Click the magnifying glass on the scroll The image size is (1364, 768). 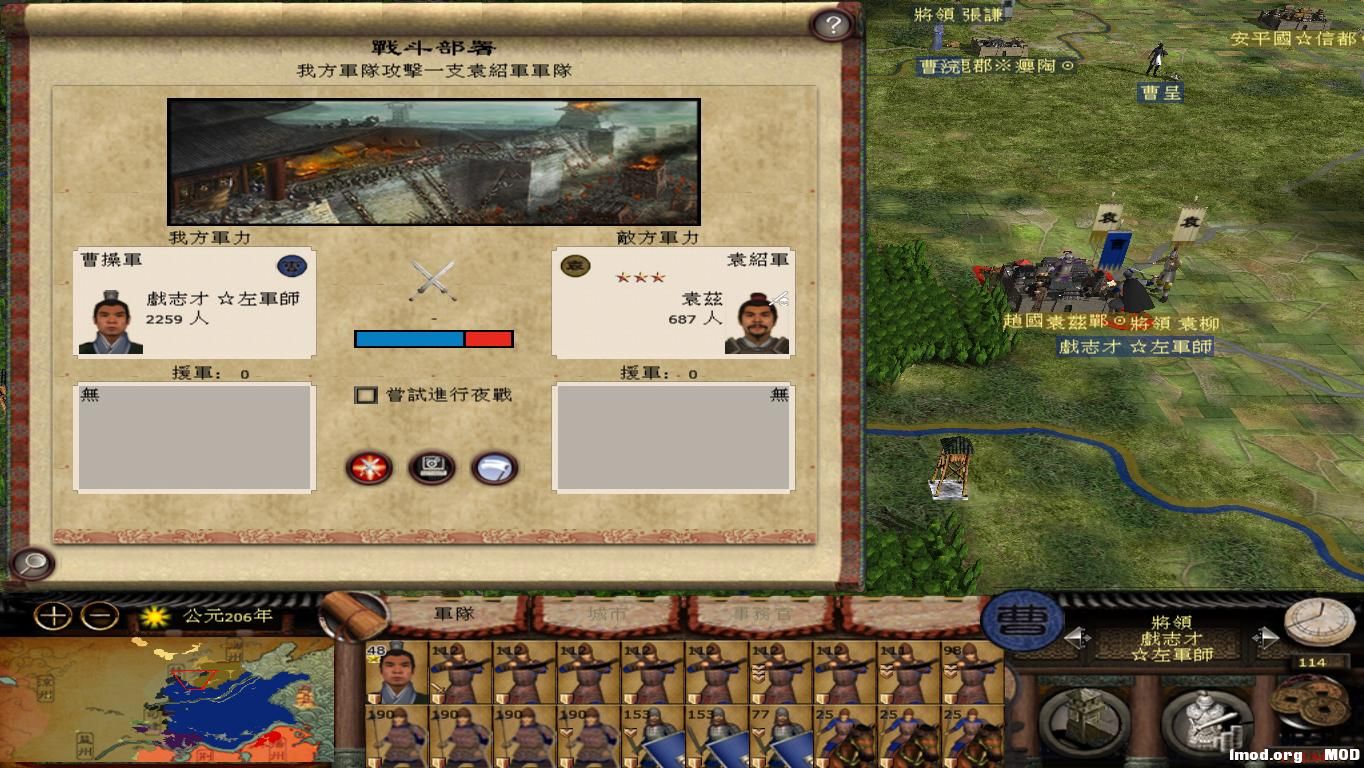pos(33,563)
